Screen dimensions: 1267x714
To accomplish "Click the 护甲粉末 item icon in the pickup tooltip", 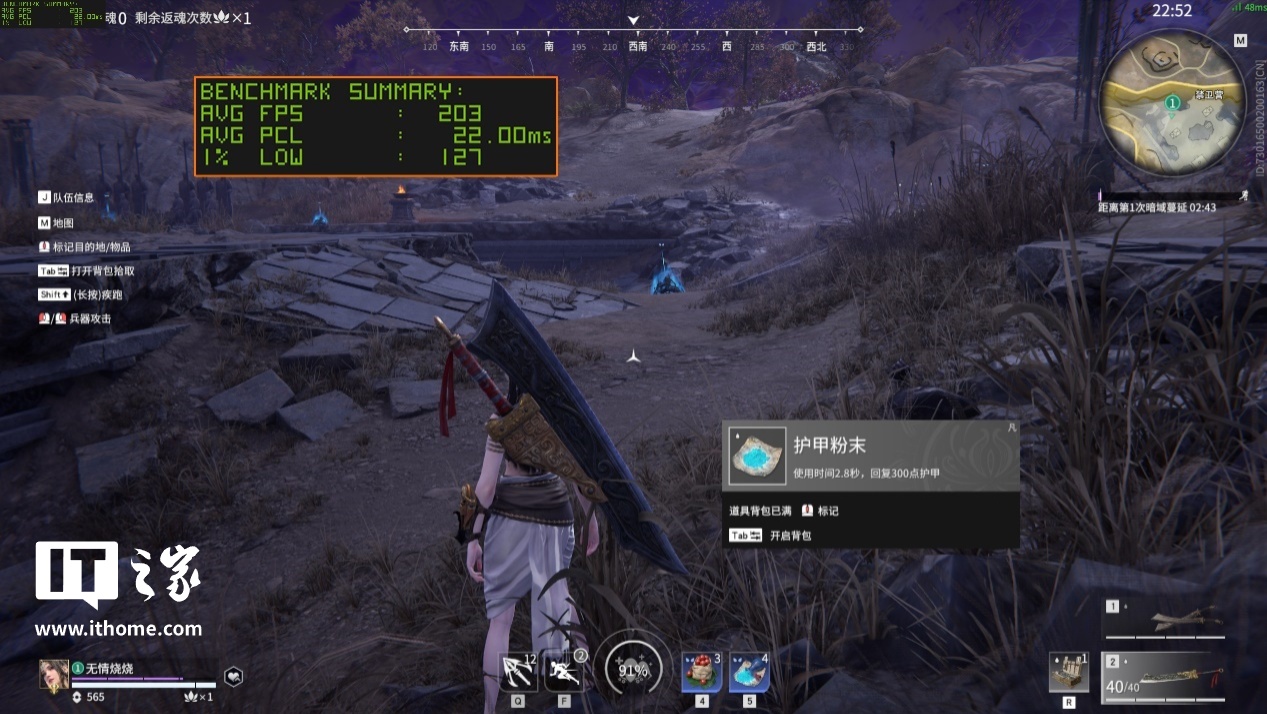I will coord(757,456).
